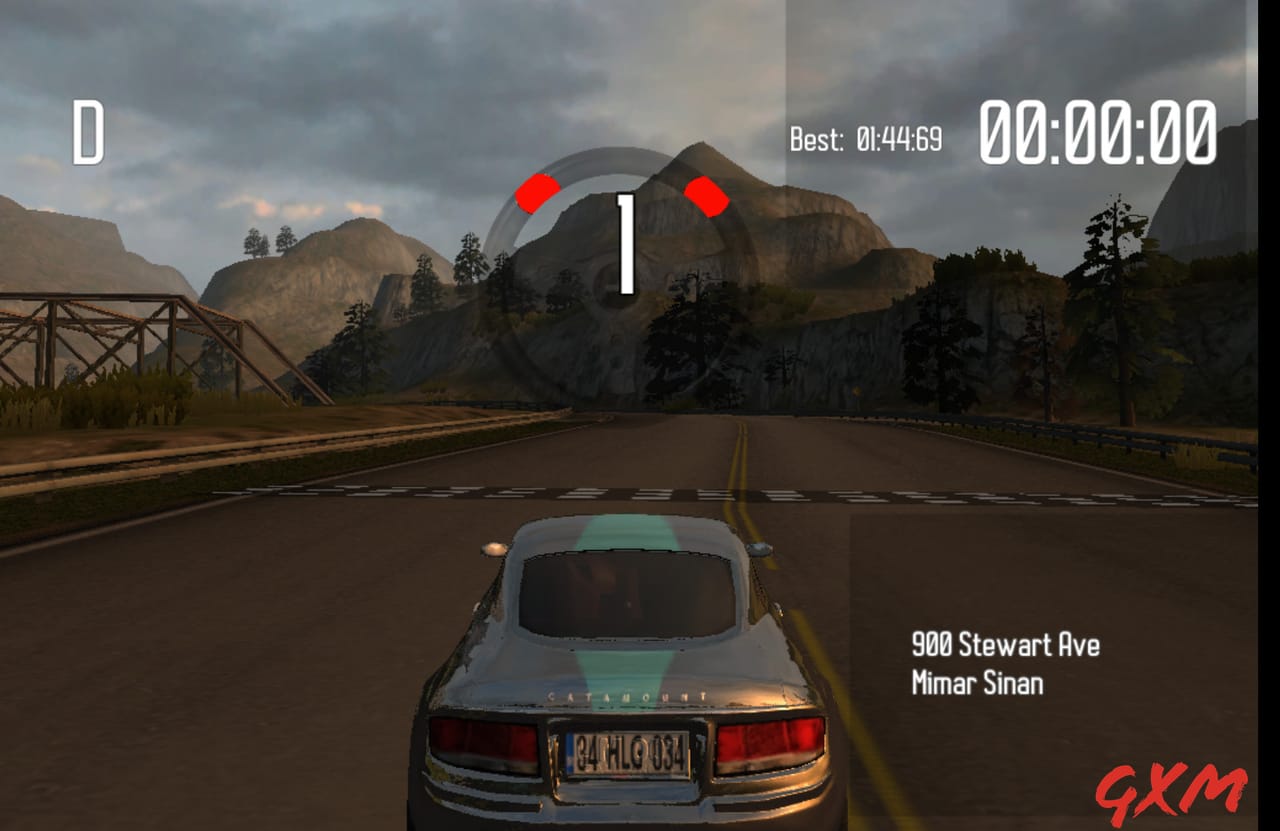The height and width of the screenshot is (831, 1280).
Task: Select the left red rev-limit marker
Action: pyautogui.click(x=538, y=193)
